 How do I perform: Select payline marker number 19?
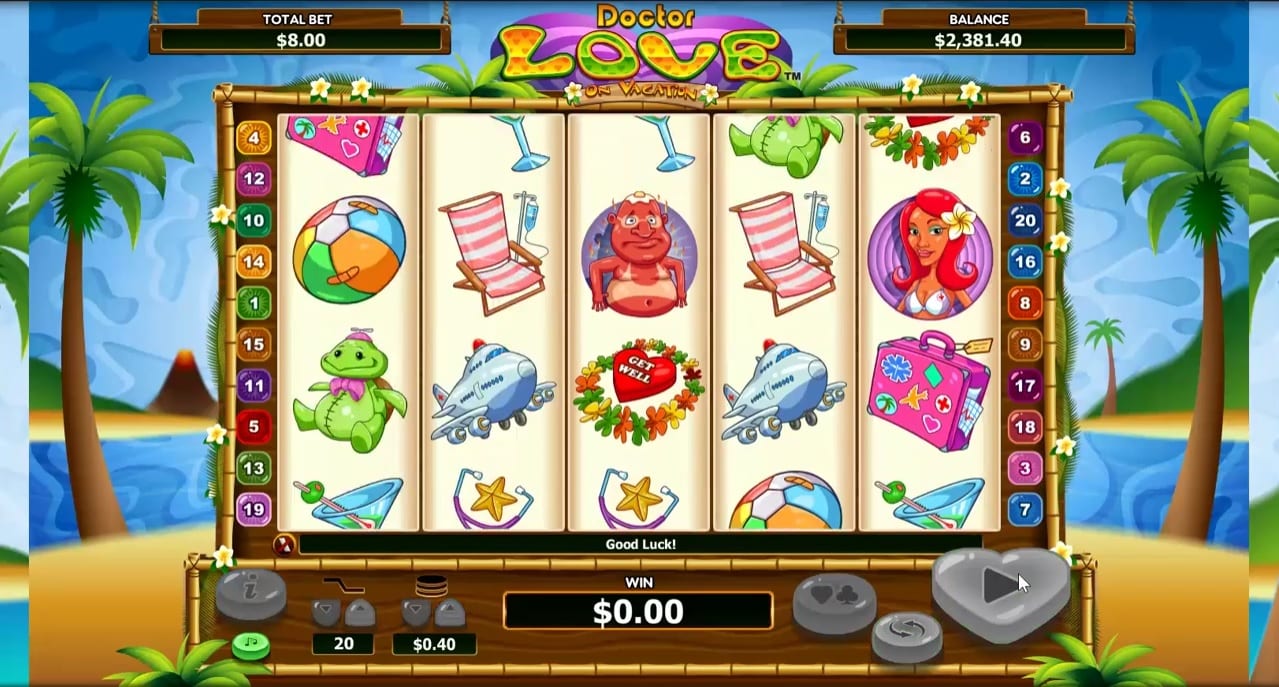click(253, 509)
